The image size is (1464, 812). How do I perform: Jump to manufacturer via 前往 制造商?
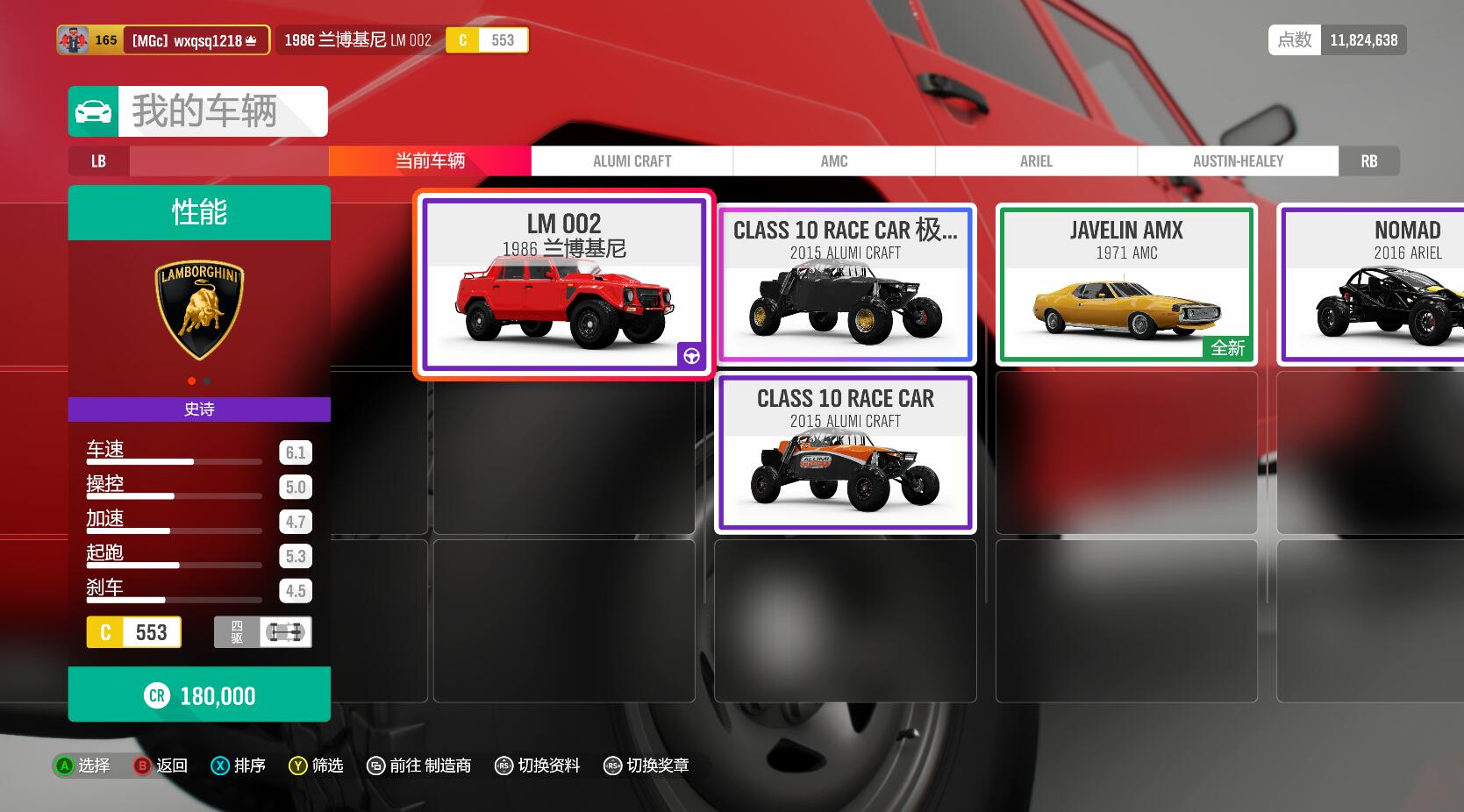(419, 766)
